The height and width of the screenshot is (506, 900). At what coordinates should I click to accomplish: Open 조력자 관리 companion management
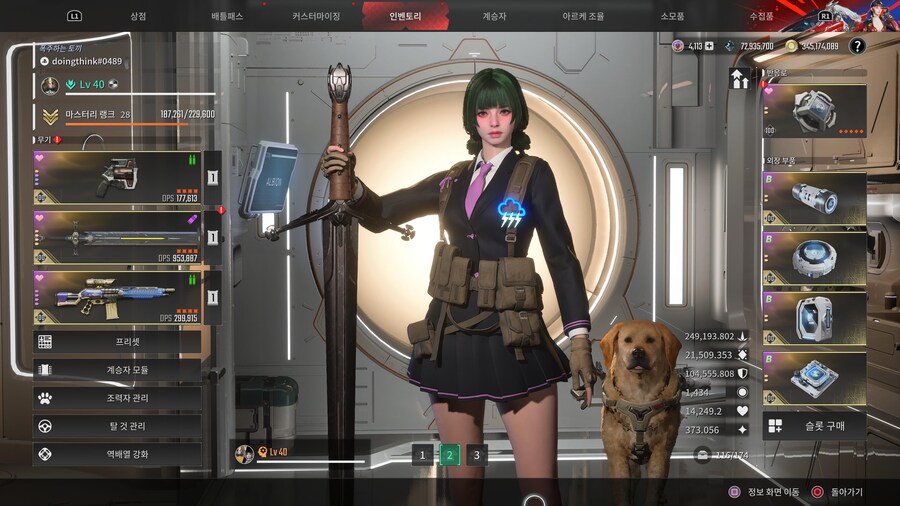(x=117, y=398)
